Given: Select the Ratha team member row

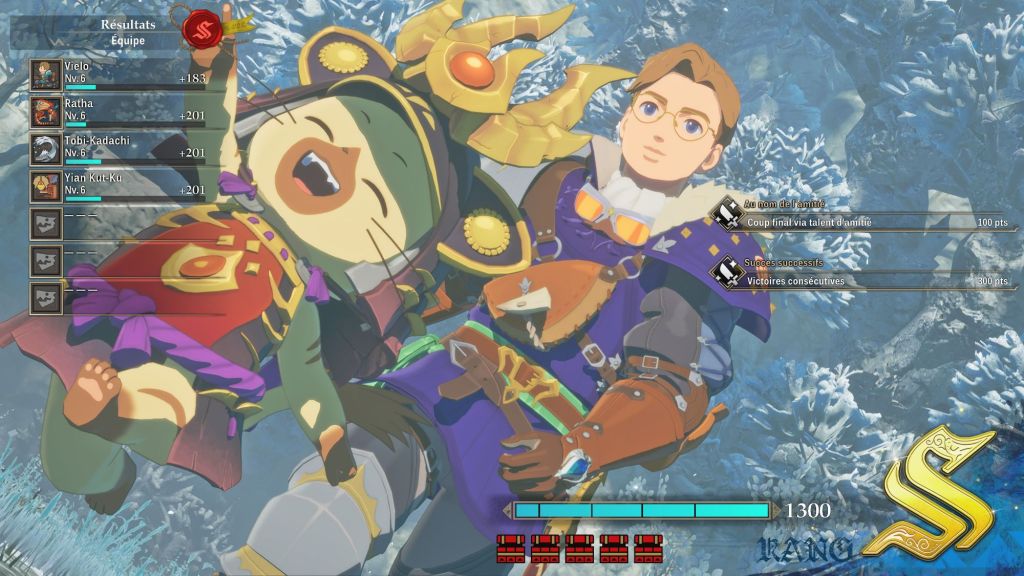Looking at the screenshot, I should coord(118,112).
